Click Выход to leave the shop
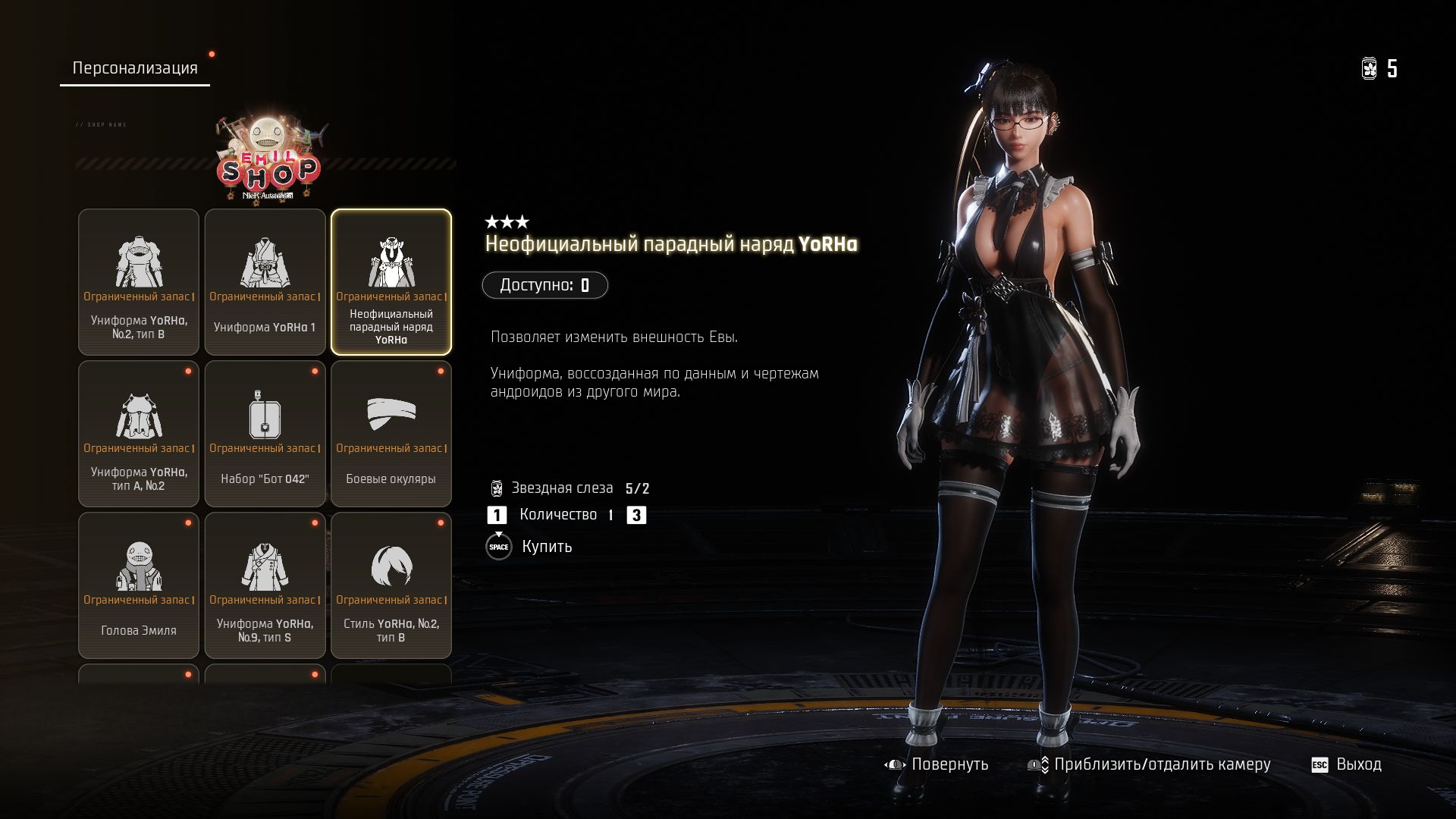This screenshot has height=819, width=1456. tap(1347, 764)
